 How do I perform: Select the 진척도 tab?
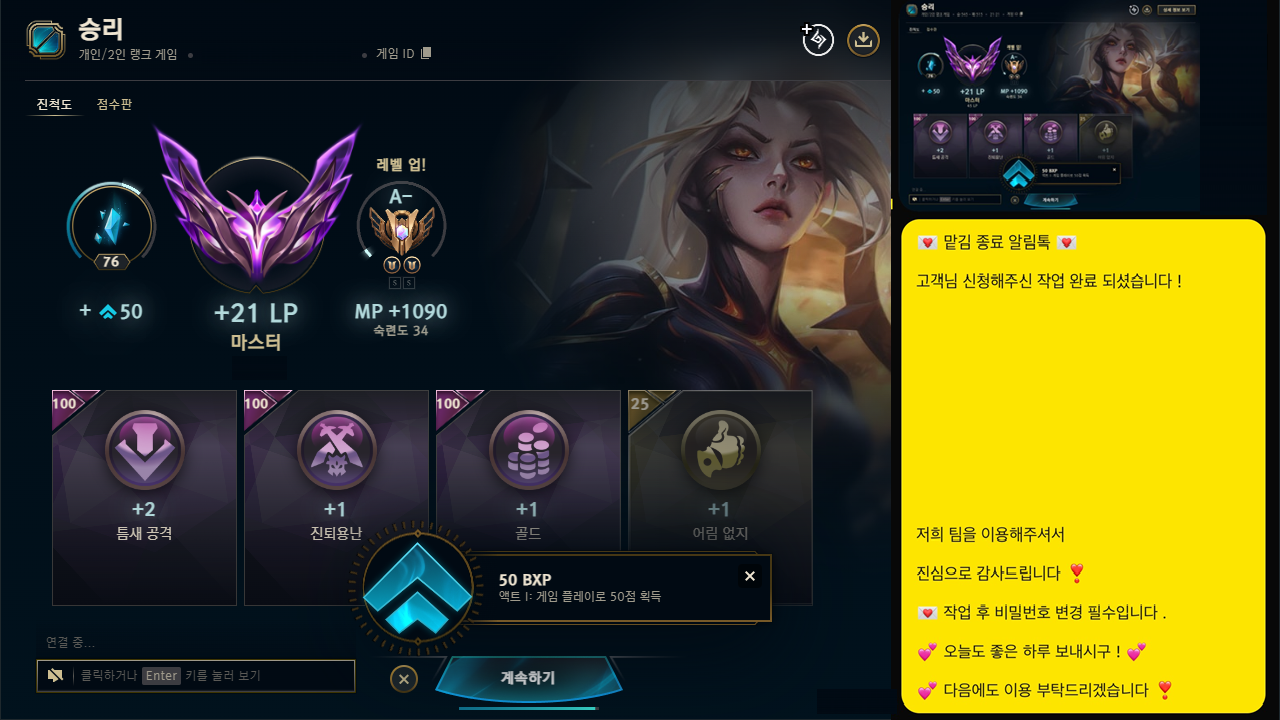click(x=54, y=104)
